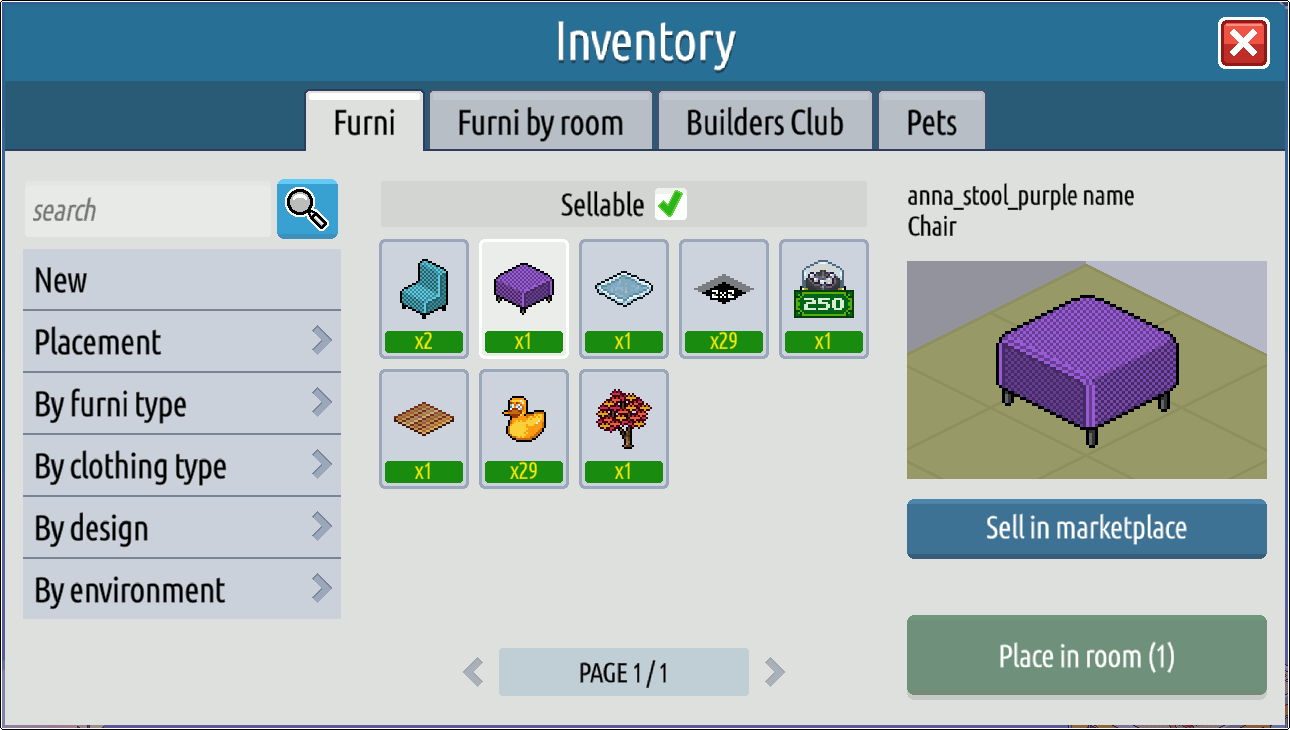This screenshot has width=1290, height=730.
Task: Select the yellow rubber duck slot
Action: click(x=524, y=428)
